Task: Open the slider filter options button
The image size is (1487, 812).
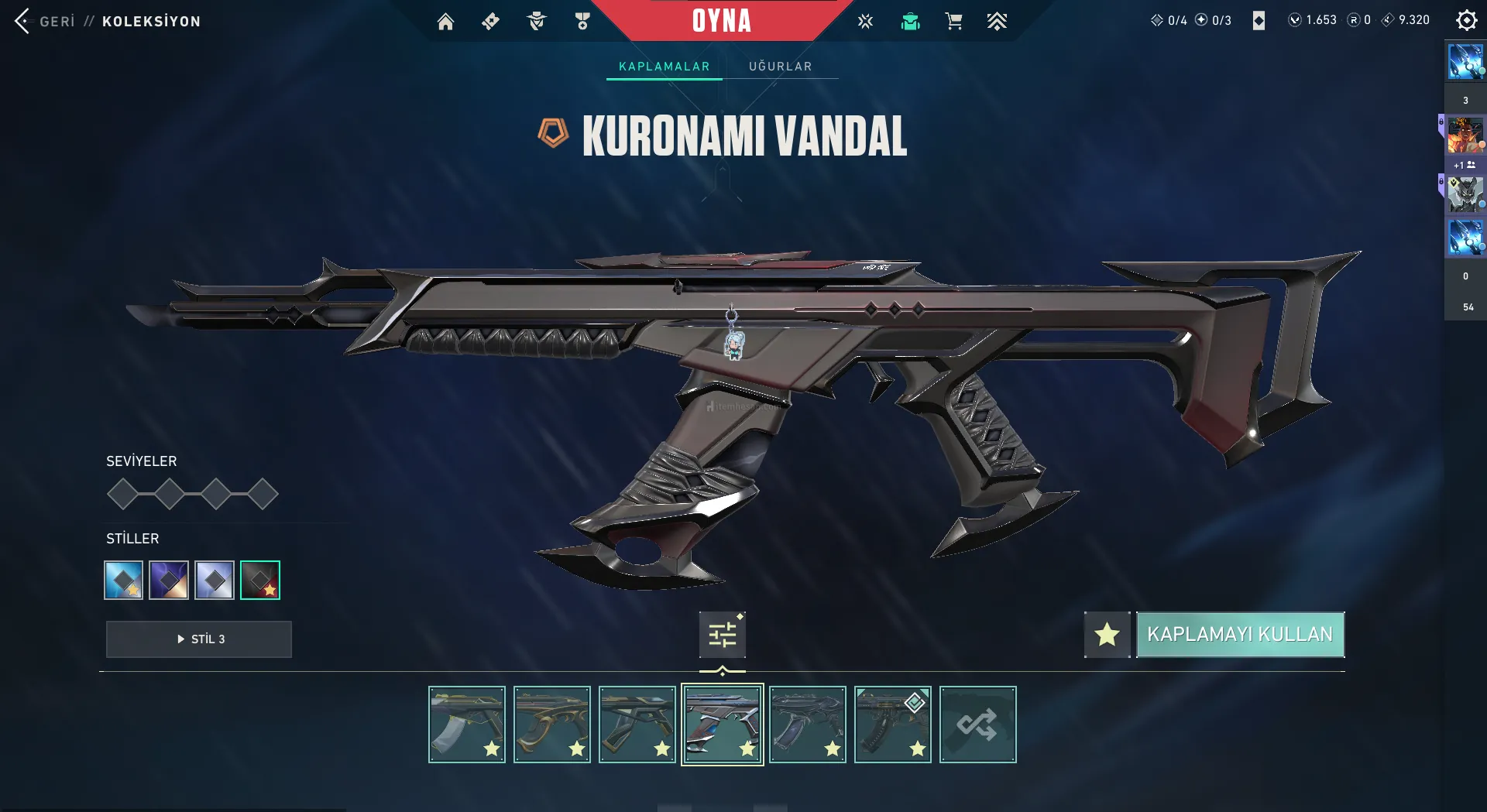Action: coord(722,635)
